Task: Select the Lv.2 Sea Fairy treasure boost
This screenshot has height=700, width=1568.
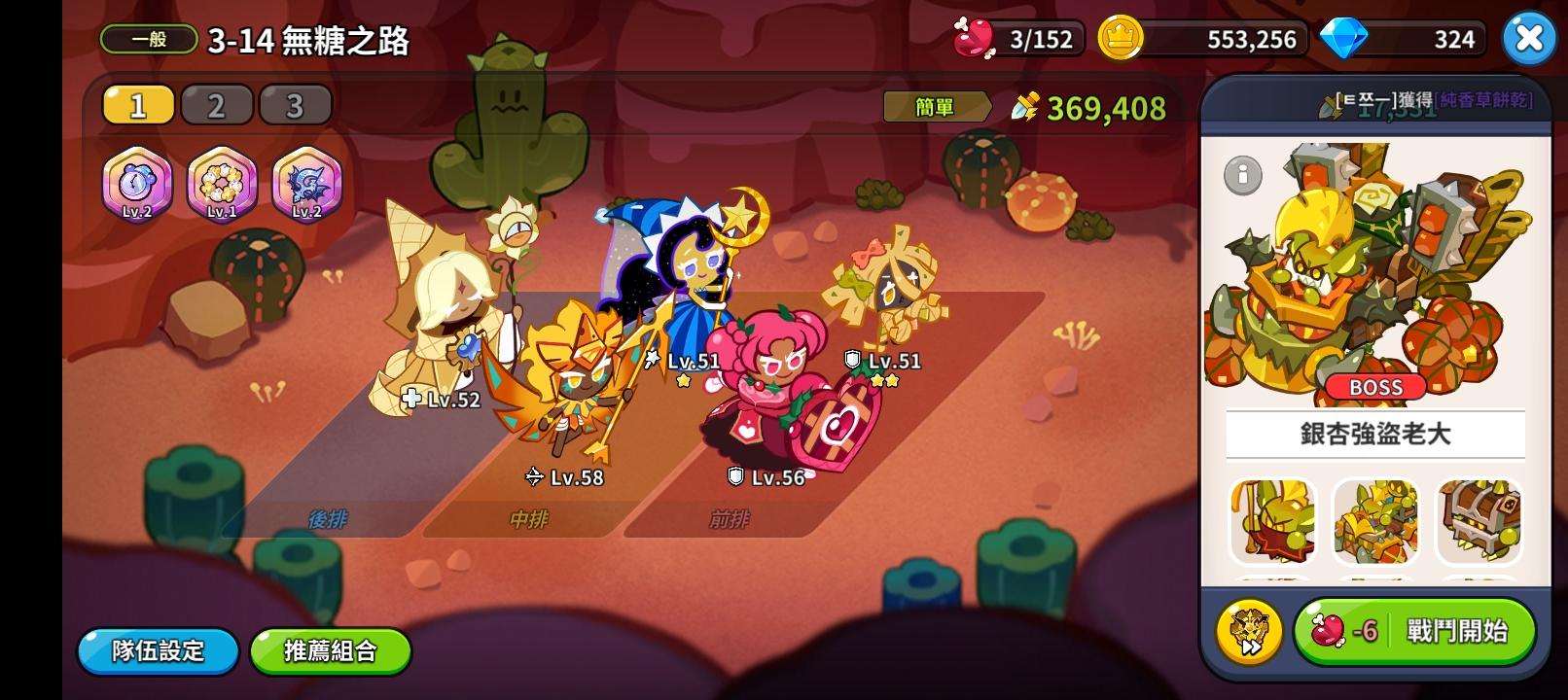Action: [x=307, y=183]
